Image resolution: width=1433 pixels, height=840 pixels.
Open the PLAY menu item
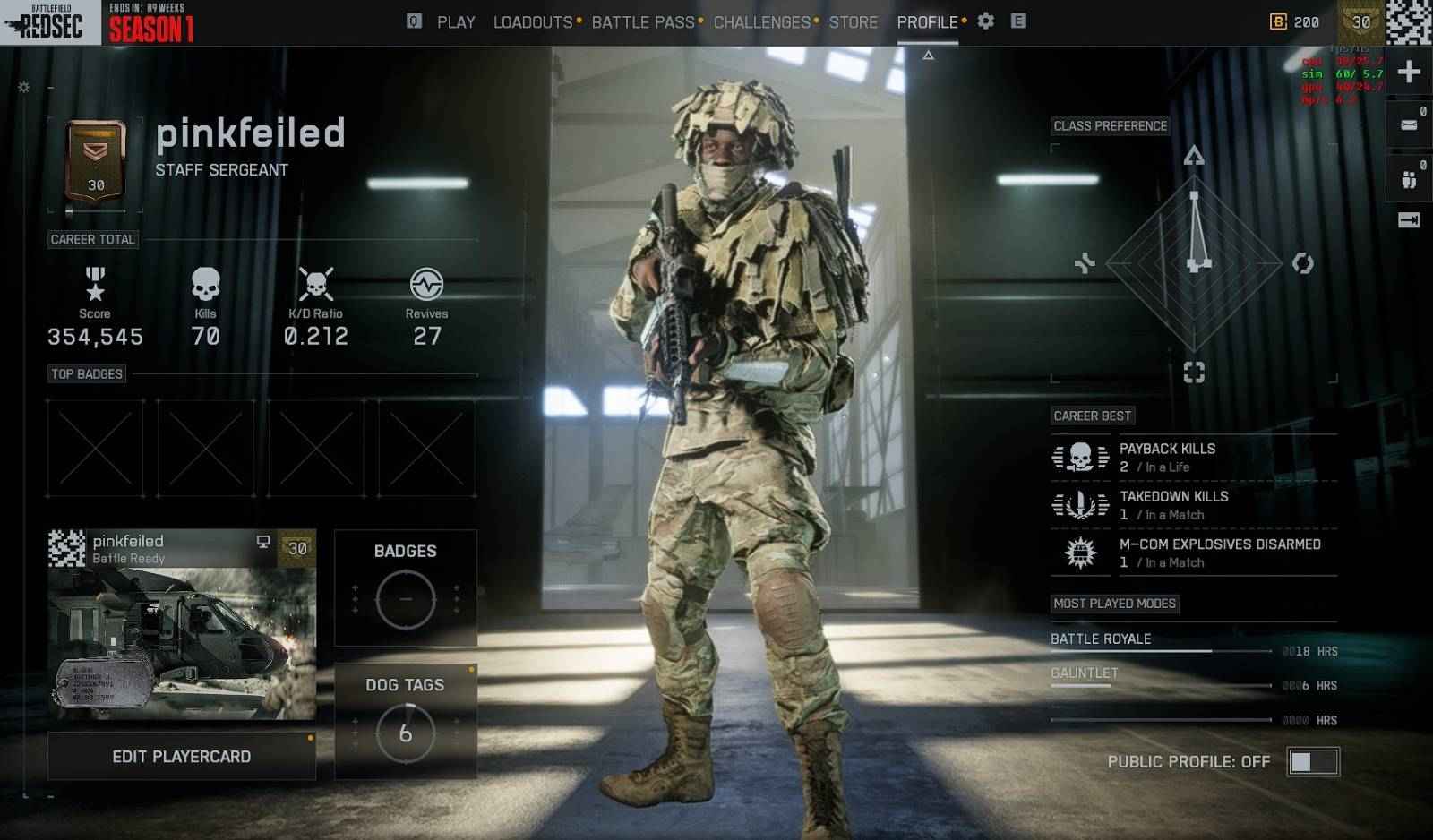point(456,21)
